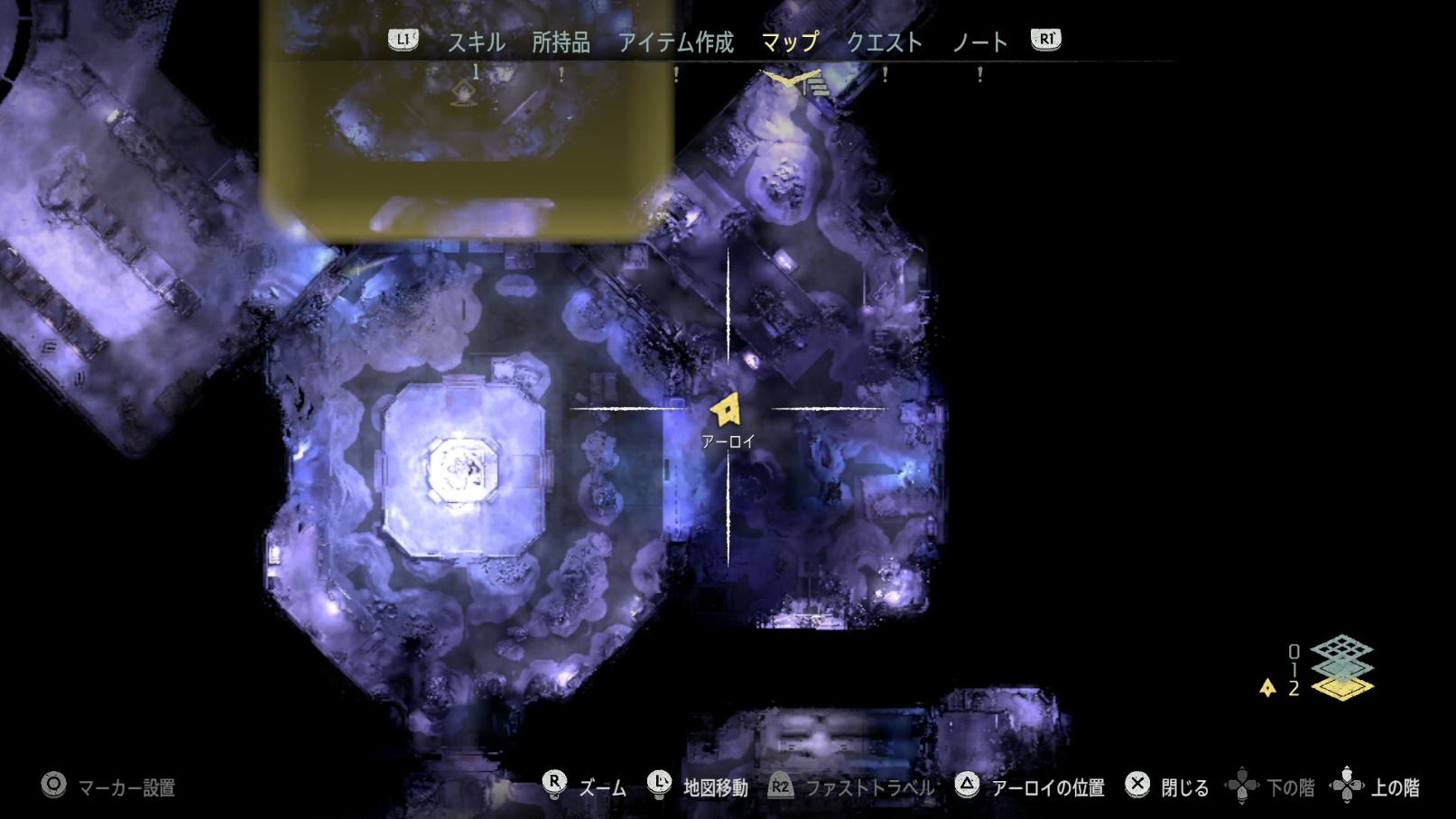Image resolution: width=1456 pixels, height=819 pixels.
Task: Click Aloy's yellow position arrow on the map
Action: (x=728, y=408)
